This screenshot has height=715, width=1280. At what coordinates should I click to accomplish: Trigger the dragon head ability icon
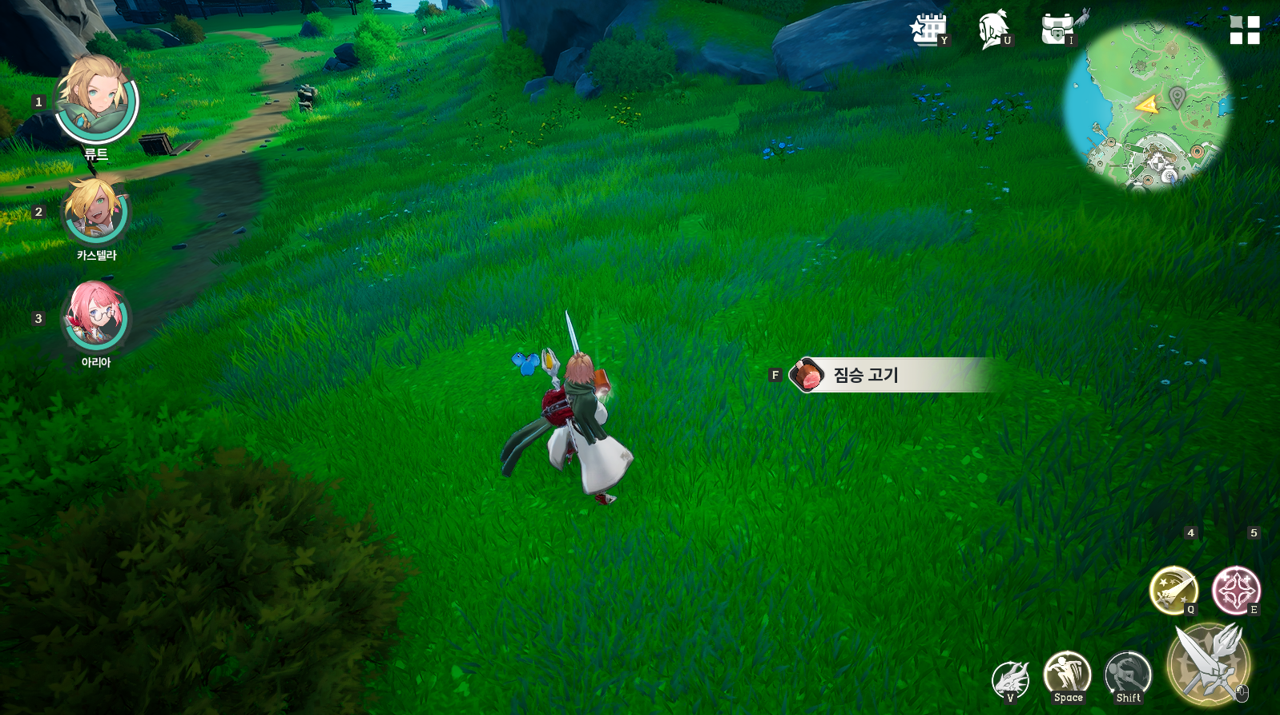pos(1010,679)
